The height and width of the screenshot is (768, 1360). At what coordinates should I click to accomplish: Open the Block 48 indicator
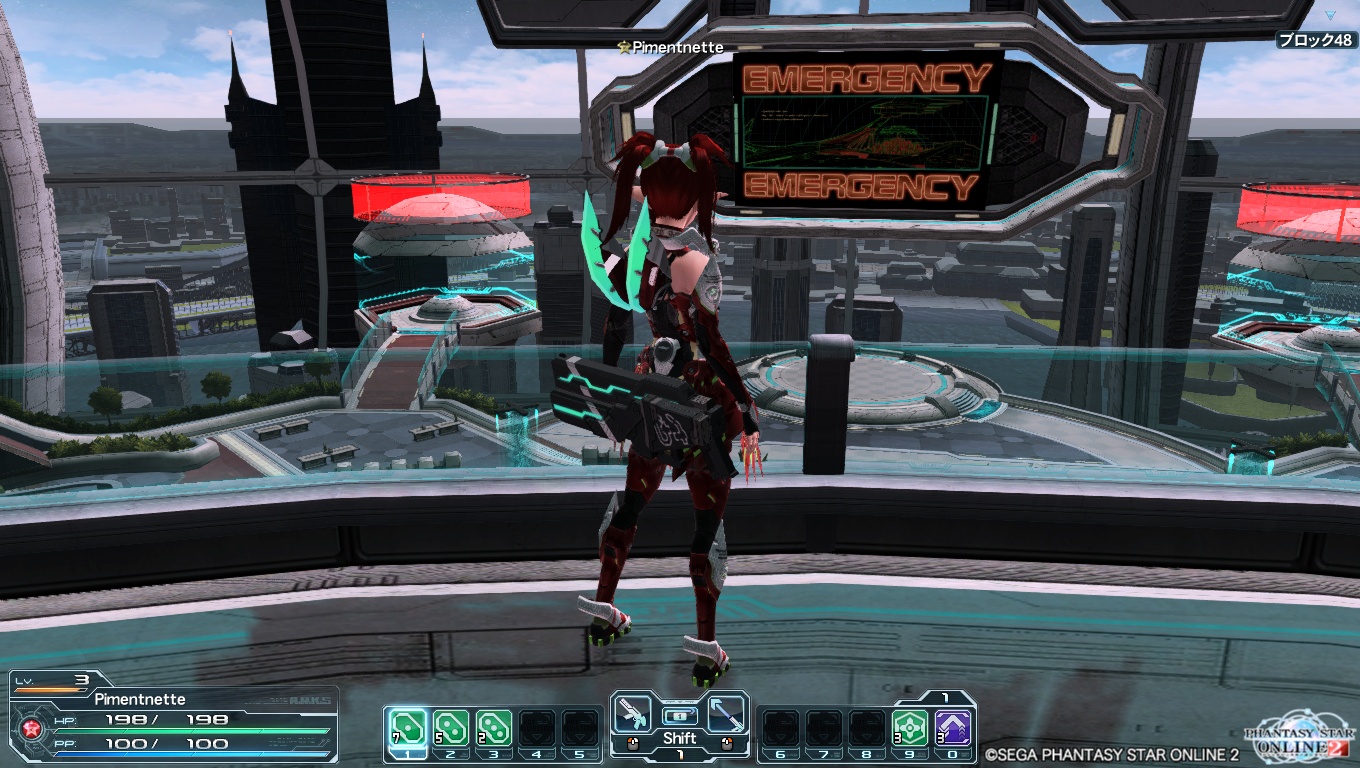(x=1316, y=40)
